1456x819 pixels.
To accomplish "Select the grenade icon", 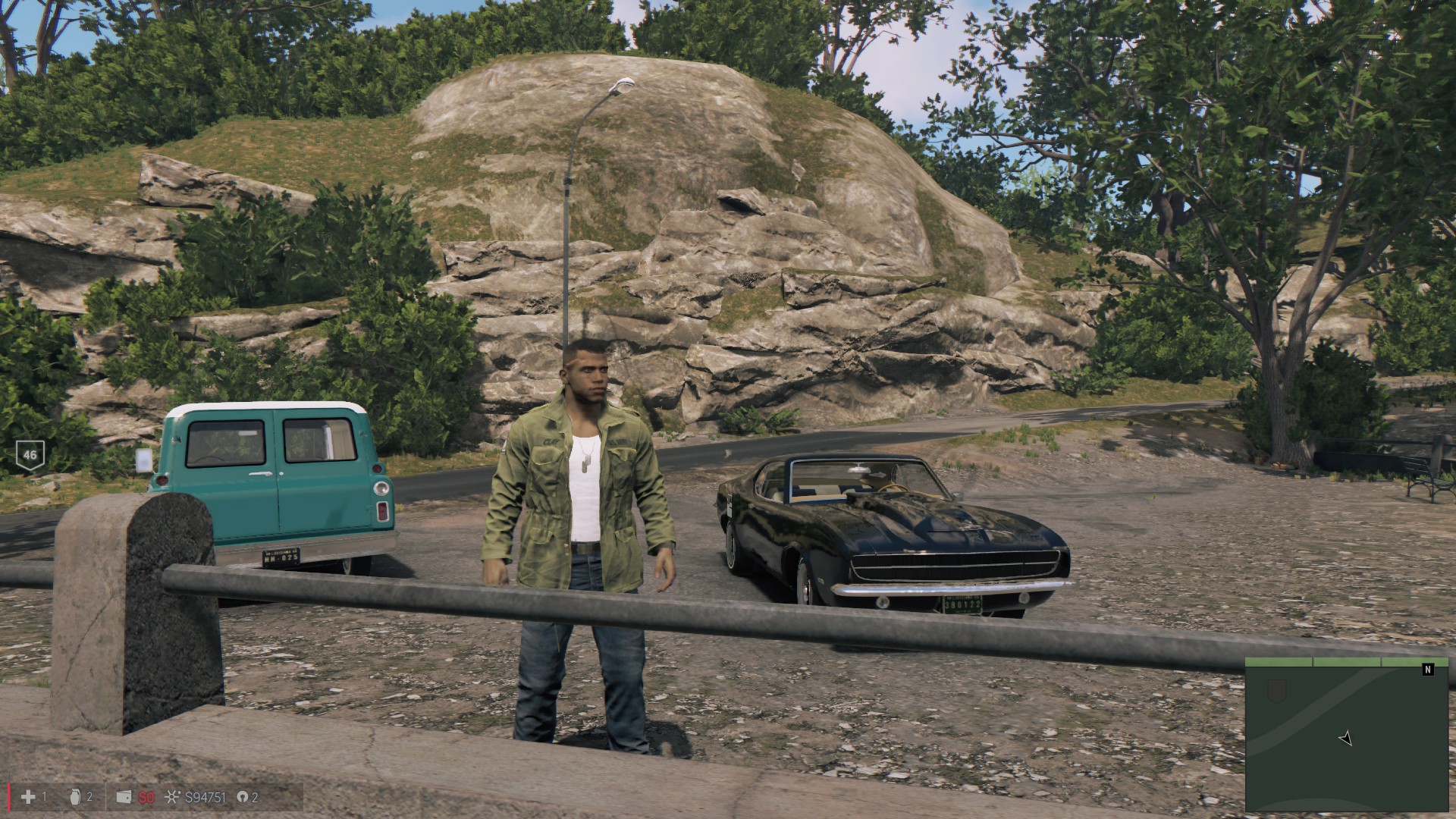I will click(x=76, y=797).
